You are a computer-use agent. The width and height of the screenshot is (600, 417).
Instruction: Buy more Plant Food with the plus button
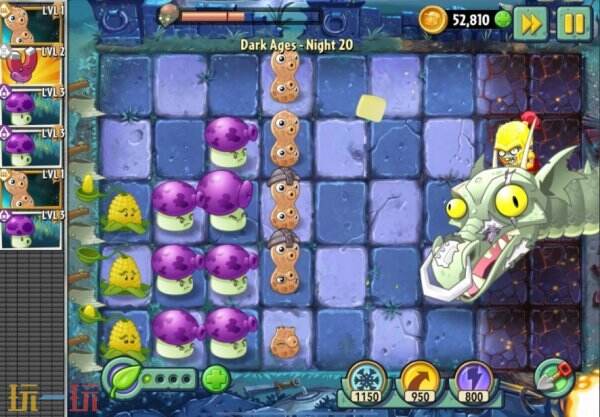[x=215, y=379]
